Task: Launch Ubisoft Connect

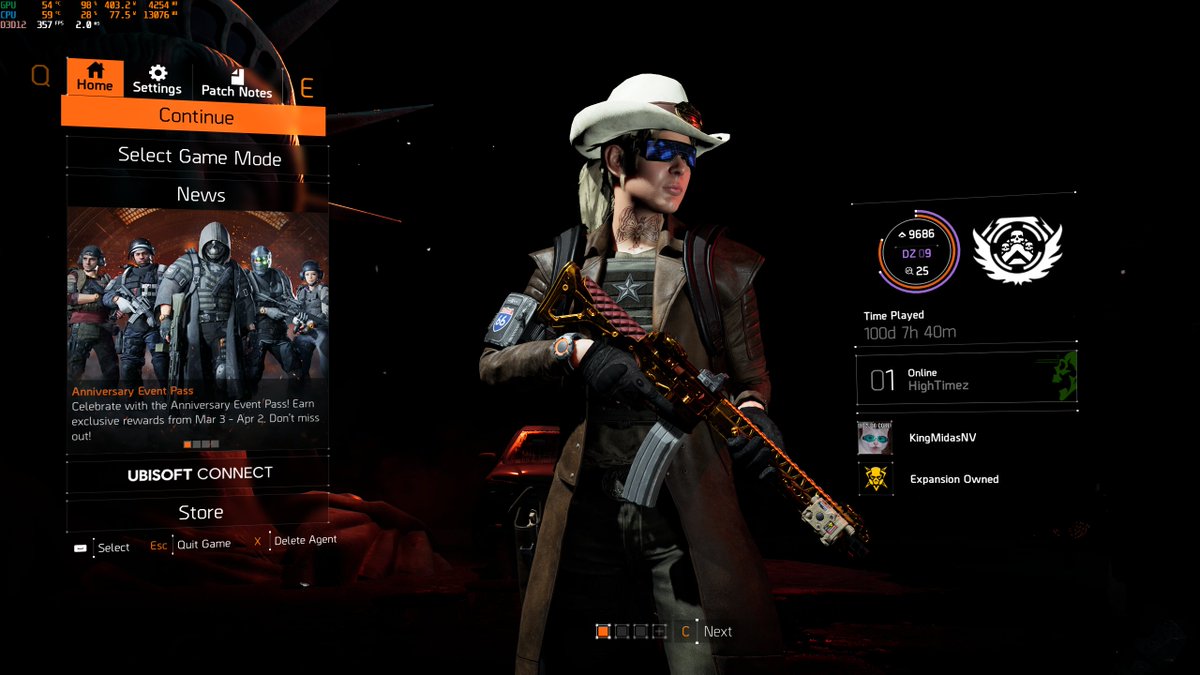Action: click(x=199, y=474)
